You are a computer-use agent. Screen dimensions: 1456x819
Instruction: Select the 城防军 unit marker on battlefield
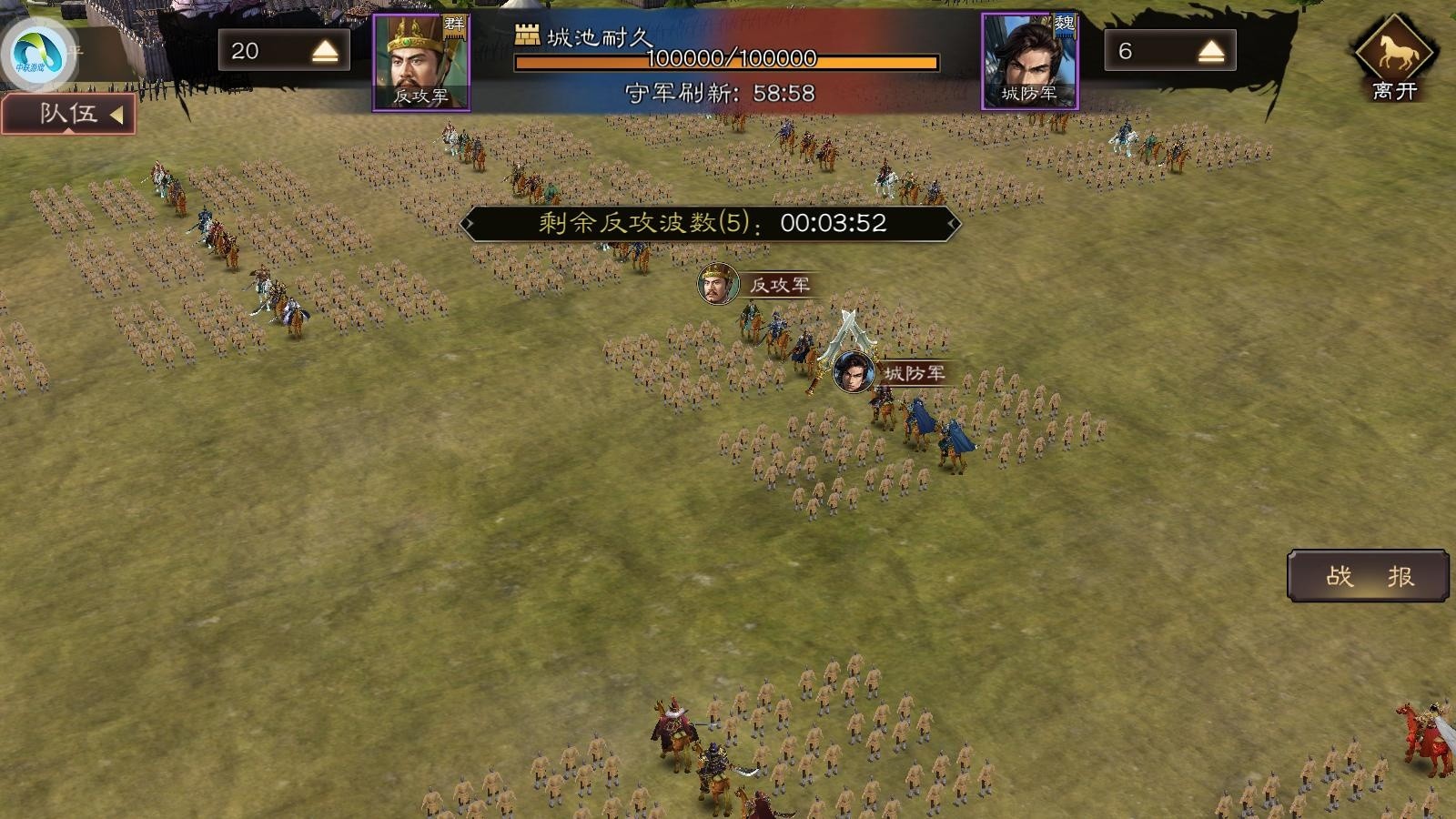(854, 372)
